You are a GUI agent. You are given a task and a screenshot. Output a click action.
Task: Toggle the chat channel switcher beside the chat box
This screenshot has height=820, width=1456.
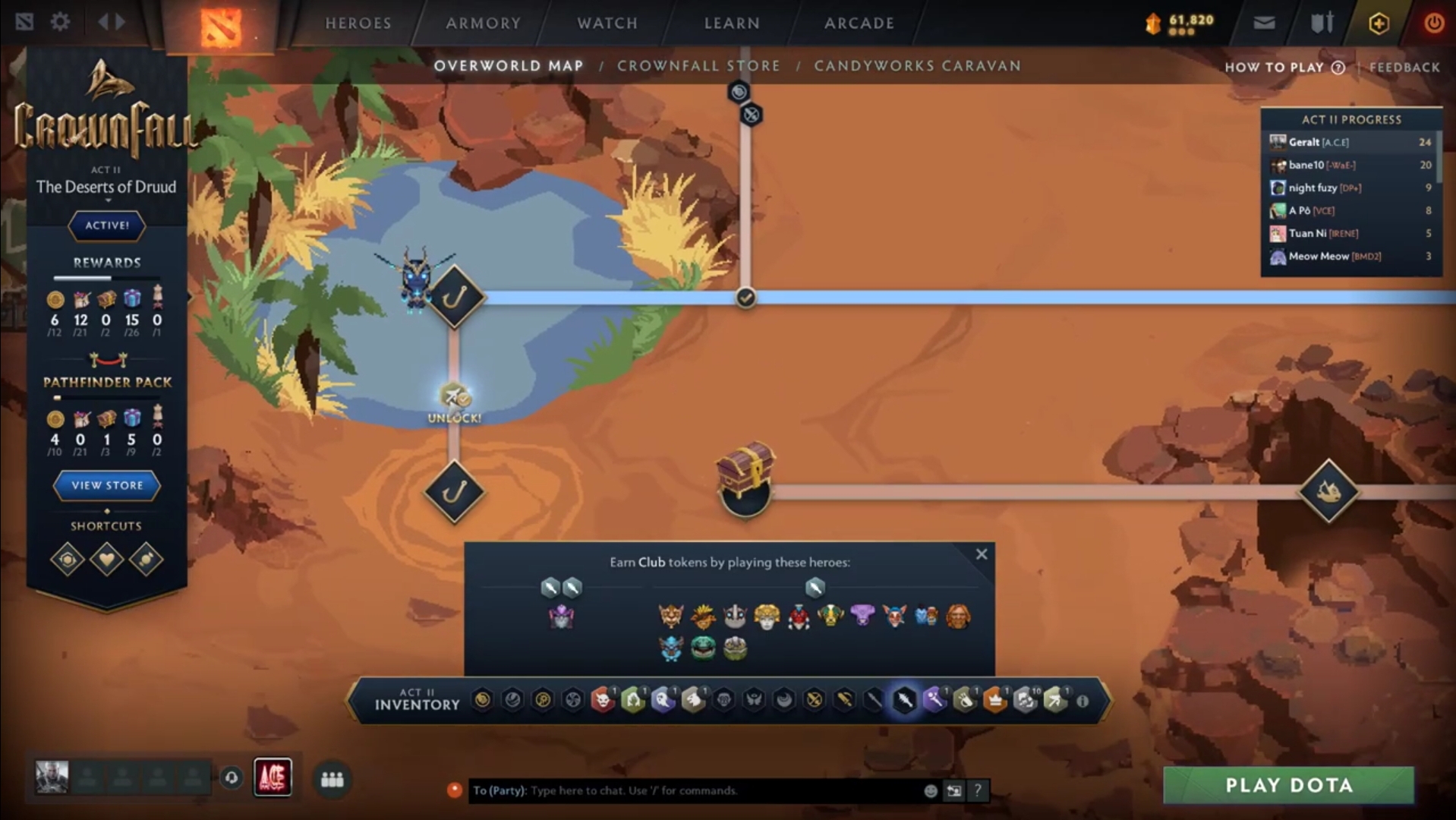click(x=953, y=790)
